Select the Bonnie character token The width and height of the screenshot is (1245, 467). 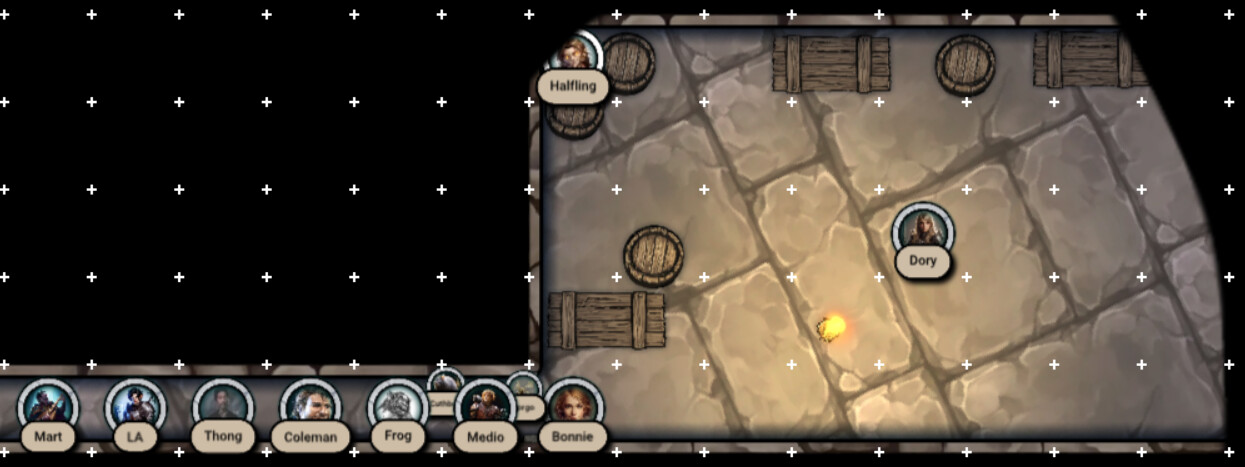coord(574,406)
